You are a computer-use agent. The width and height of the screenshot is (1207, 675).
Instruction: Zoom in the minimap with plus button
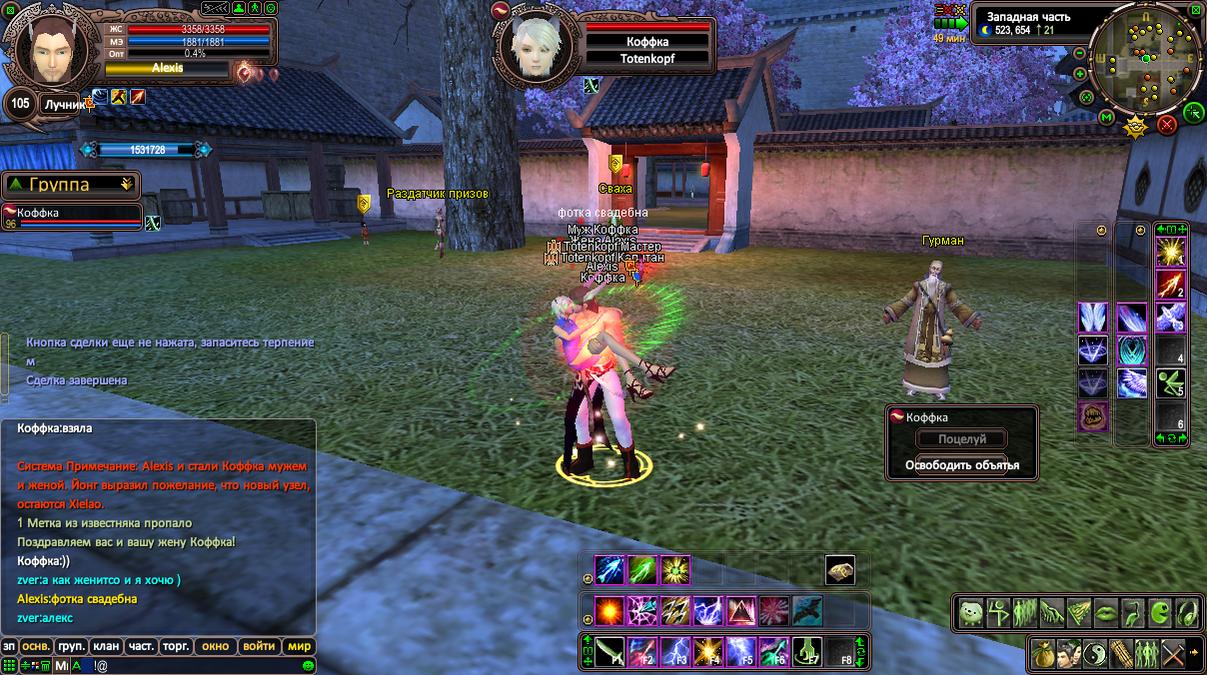click(x=1080, y=74)
